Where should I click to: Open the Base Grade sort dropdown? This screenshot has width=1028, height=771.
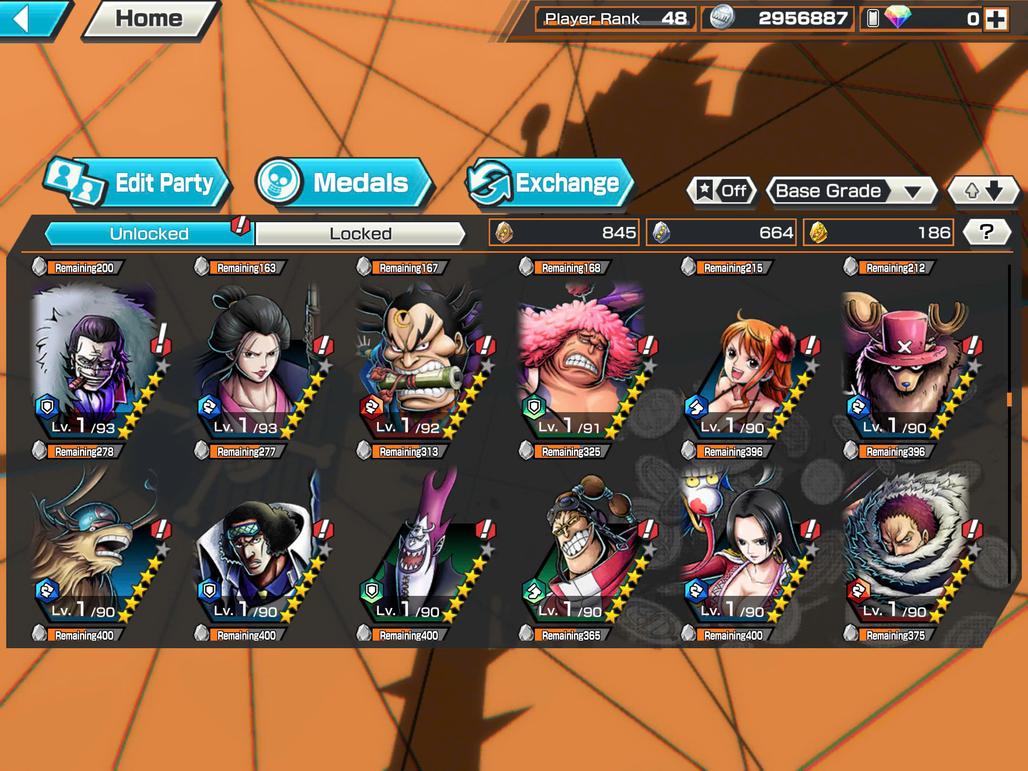(850, 190)
